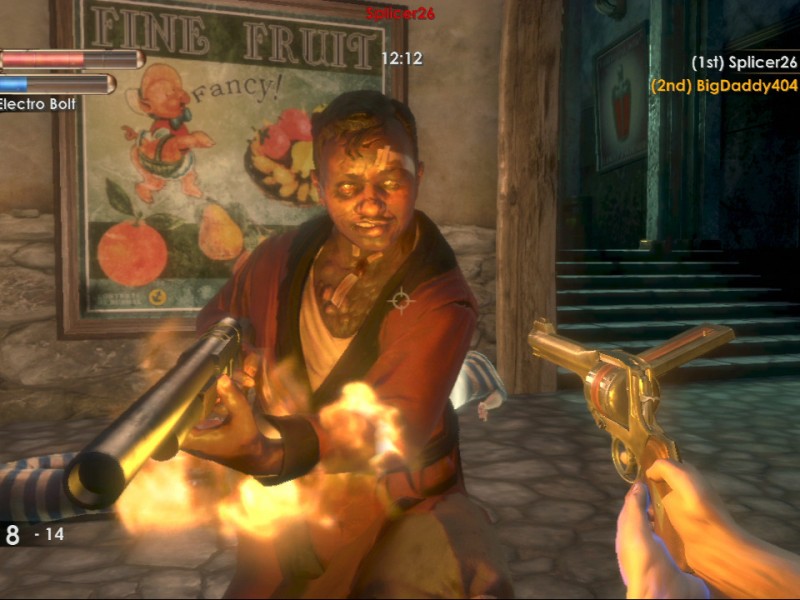
Task: Select the Electro Bolt plasmid label
Action: coord(37,104)
